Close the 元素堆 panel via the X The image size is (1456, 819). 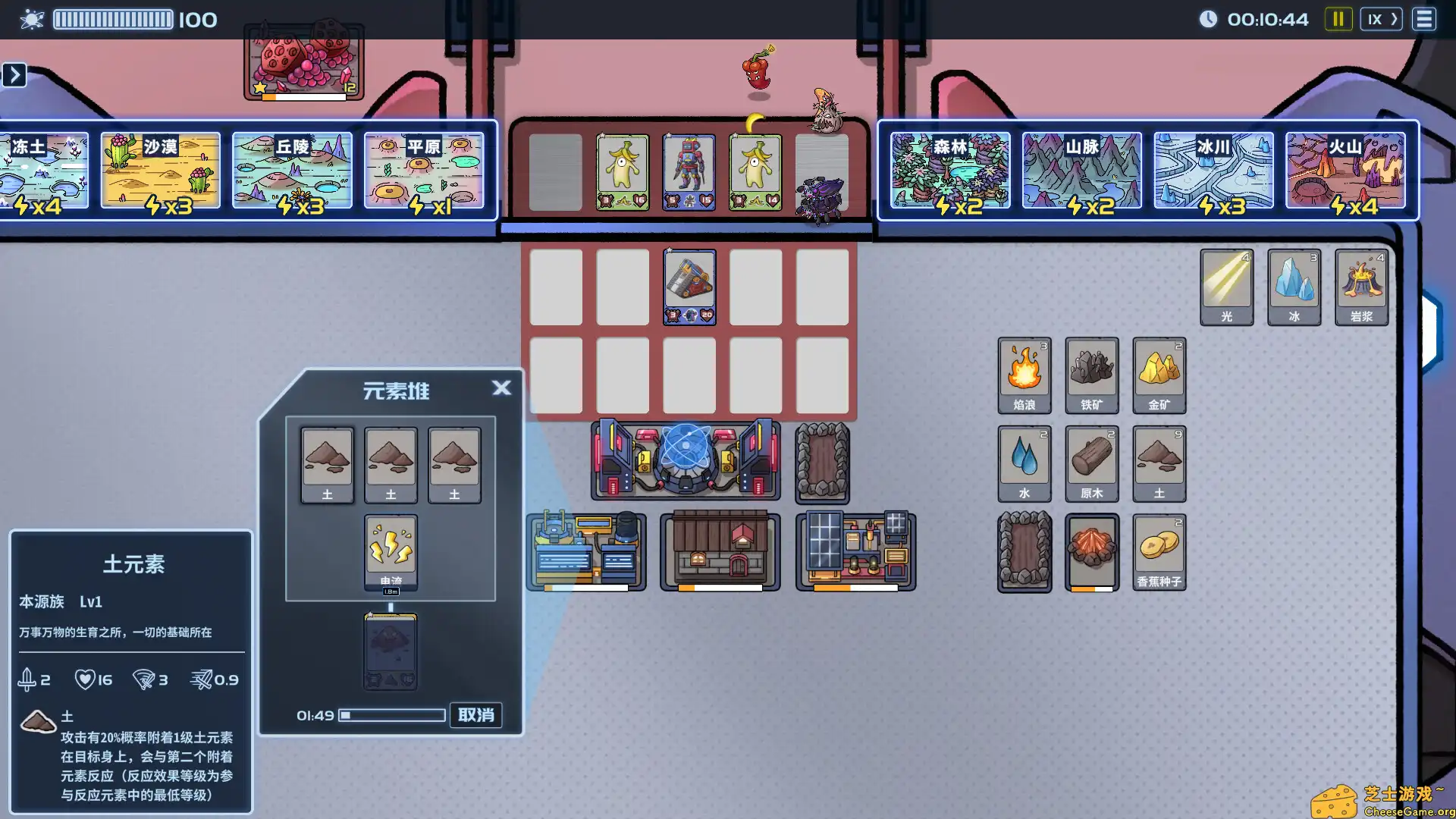[502, 388]
